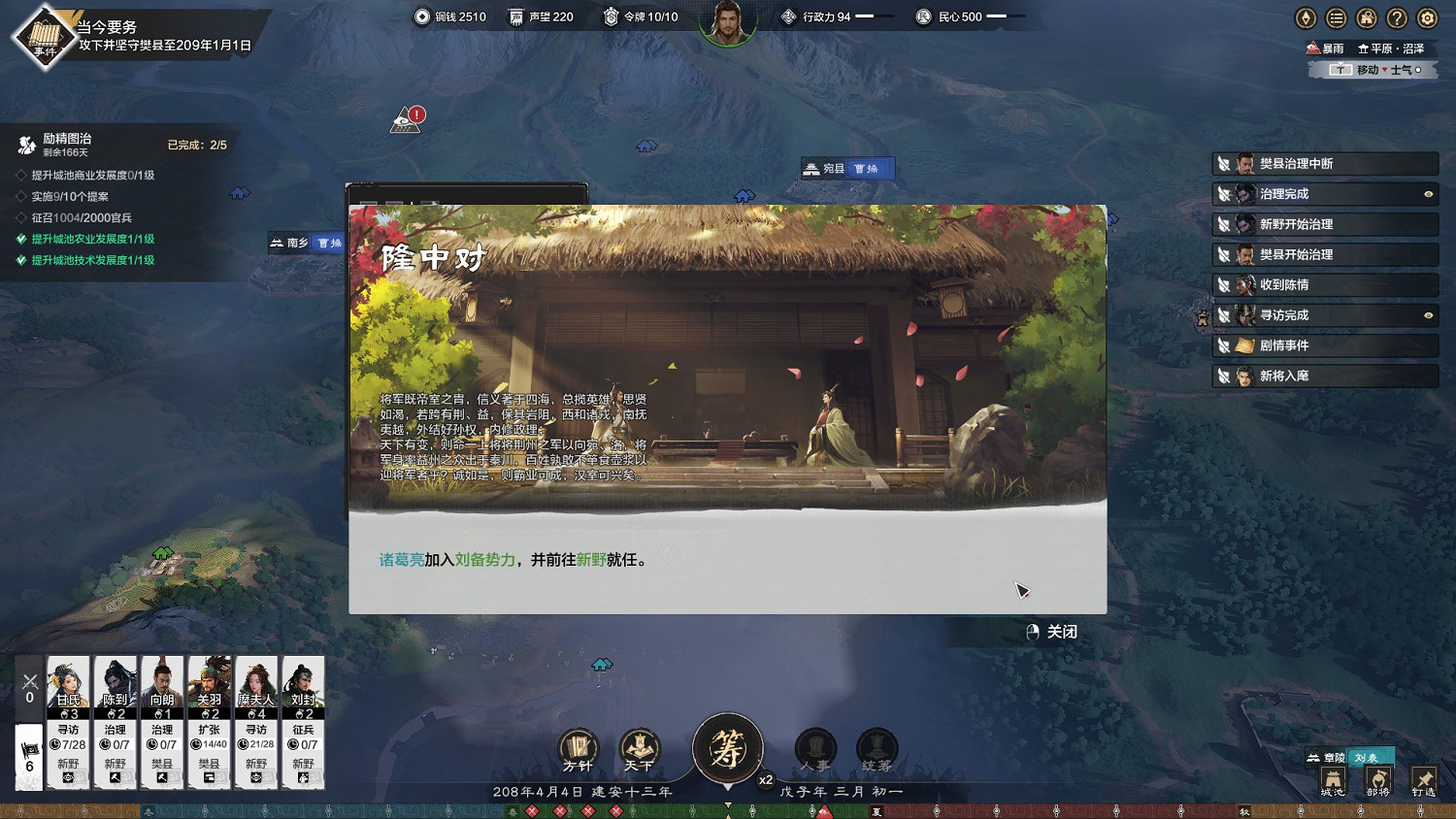Click the 可掠 button next to 宛县
The width and height of the screenshot is (1456, 819).
pyautogui.click(x=870, y=167)
